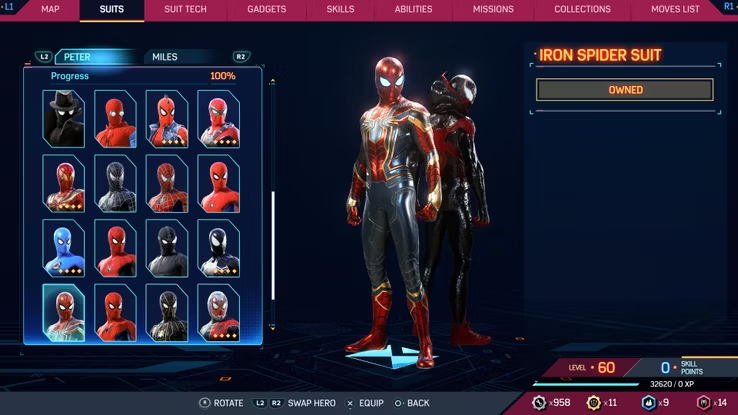
Task: Go to the Skills tab
Action: (340, 9)
